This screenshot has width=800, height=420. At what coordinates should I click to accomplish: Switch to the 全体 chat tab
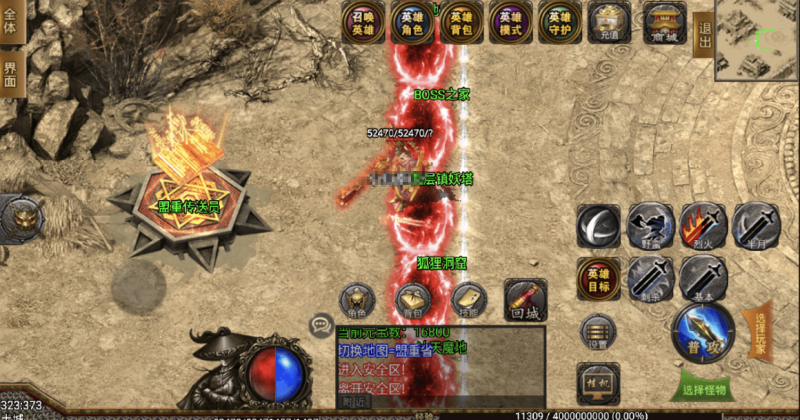pos(11,24)
